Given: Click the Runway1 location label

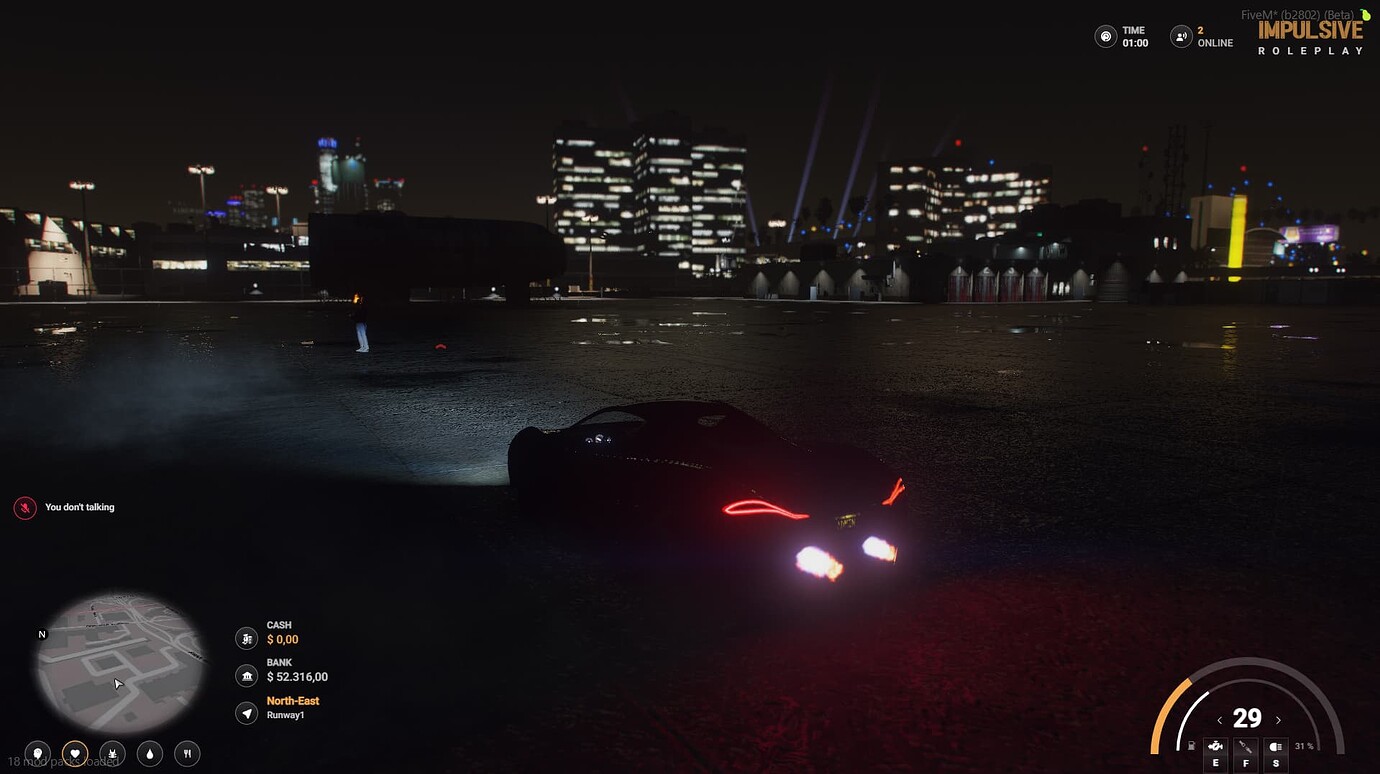Looking at the screenshot, I should [x=283, y=714].
